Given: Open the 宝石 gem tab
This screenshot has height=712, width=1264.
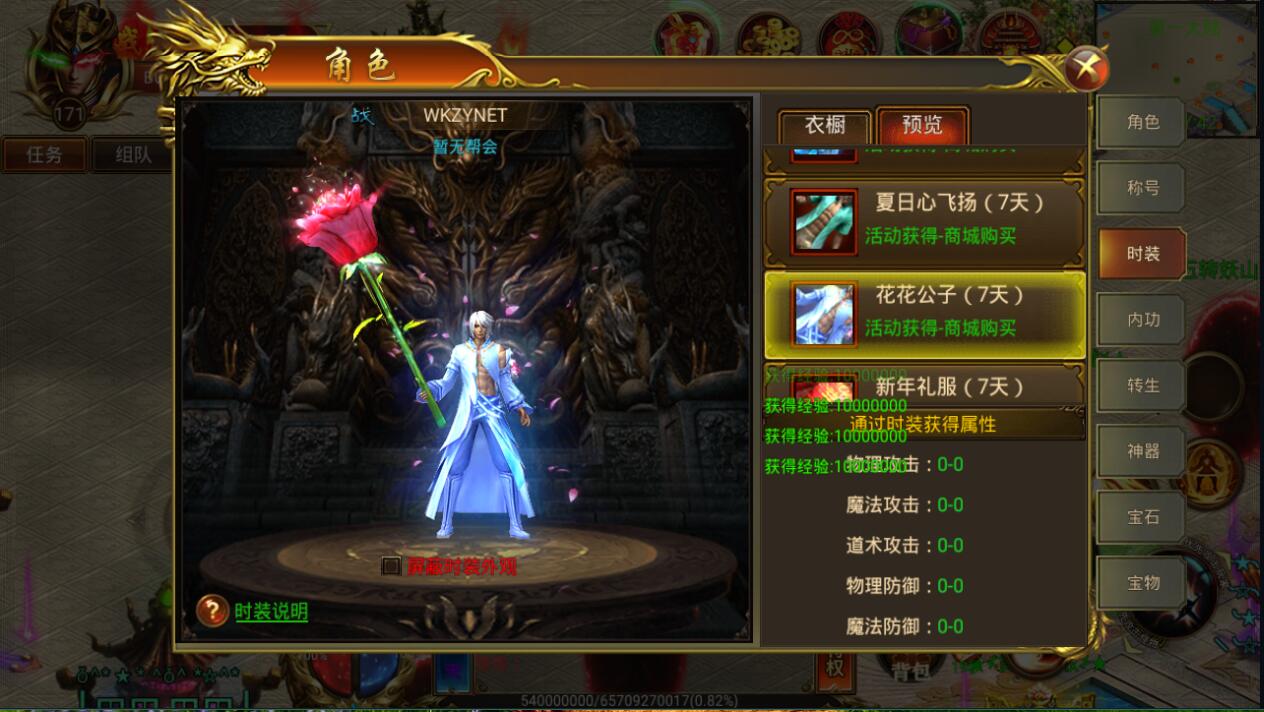Looking at the screenshot, I should click(1142, 517).
